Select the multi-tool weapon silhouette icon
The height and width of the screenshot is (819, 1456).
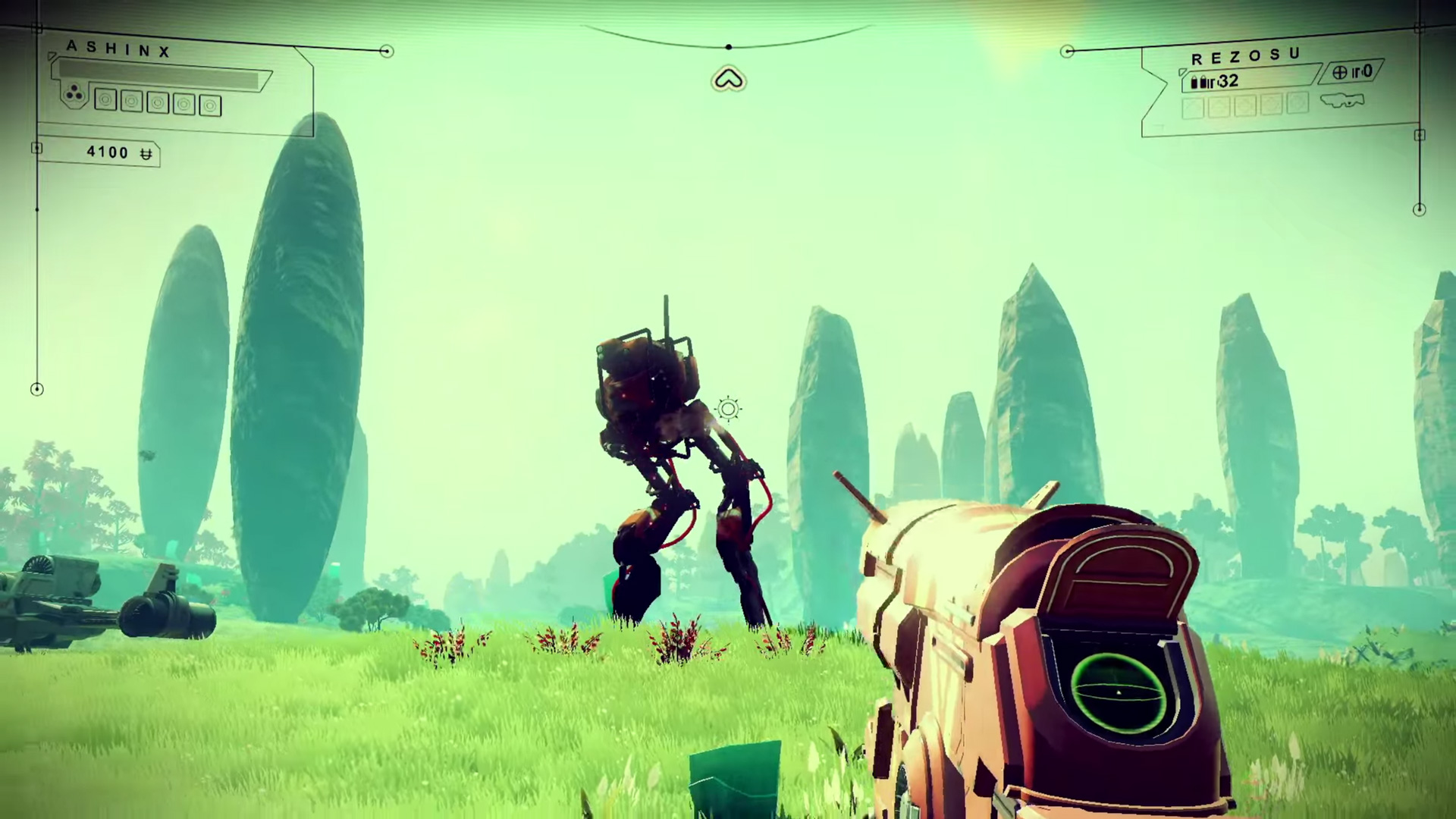coord(1341,100)
